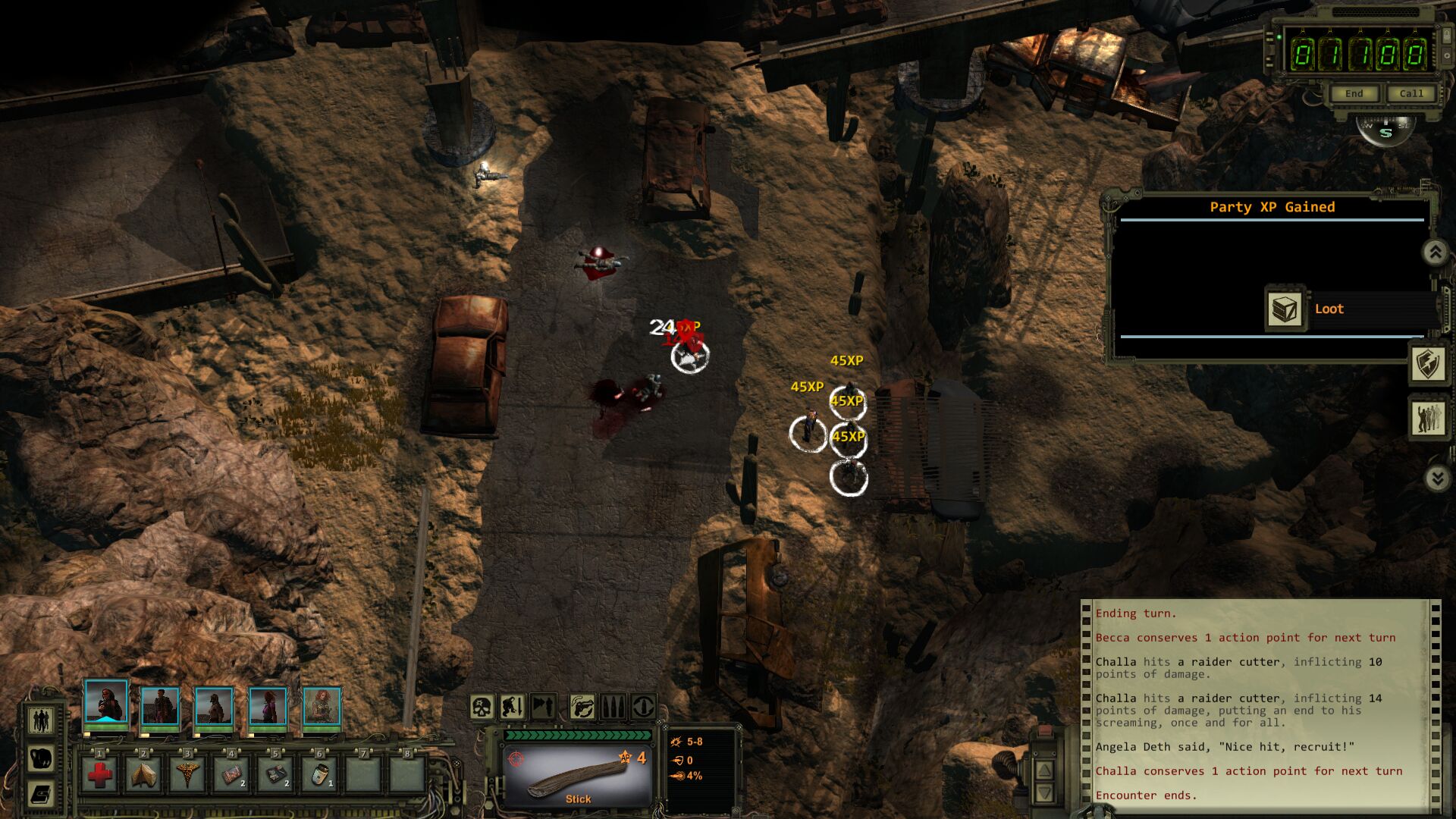Toggle the crouch stance button
1456x819 pixels.
513,708
